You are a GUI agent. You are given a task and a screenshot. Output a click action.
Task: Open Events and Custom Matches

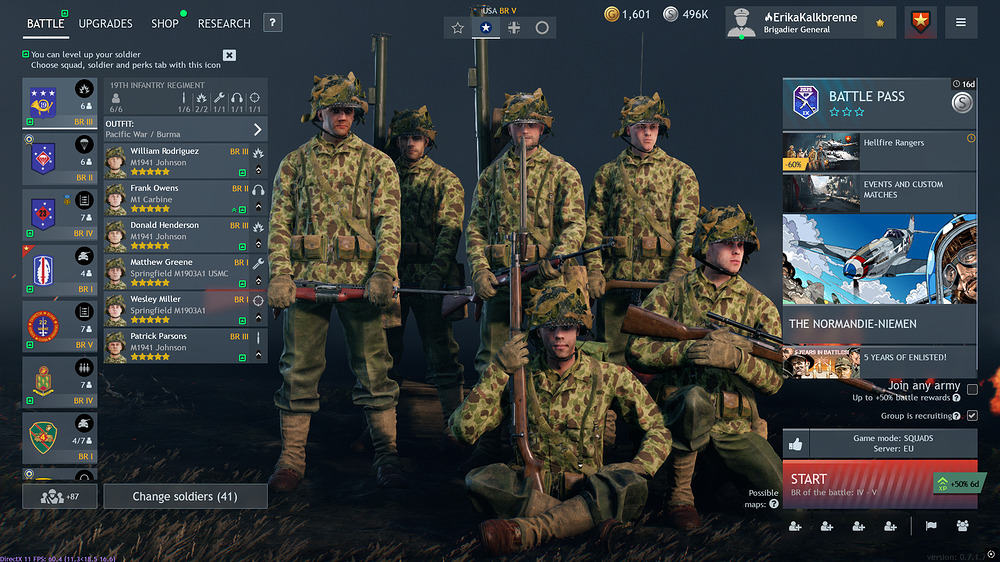(879, 192)
